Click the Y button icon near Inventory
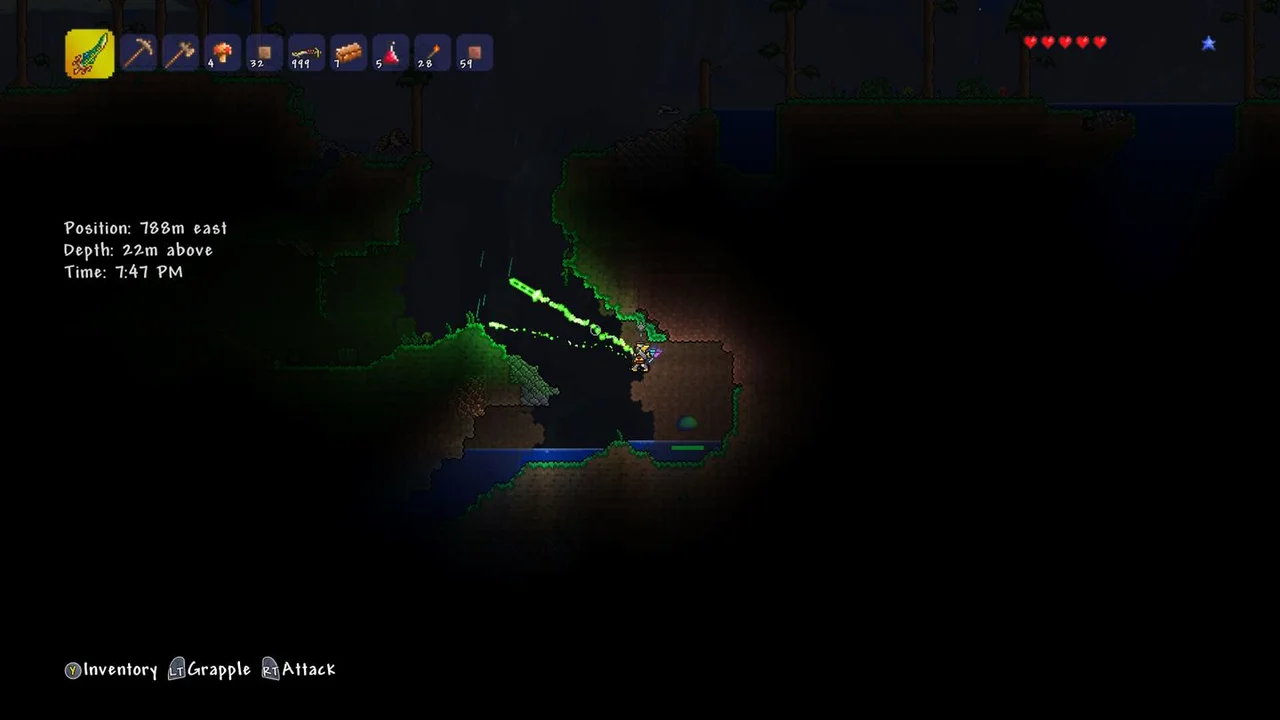This screenshot has height=720, width=1280. coord(72,671)
